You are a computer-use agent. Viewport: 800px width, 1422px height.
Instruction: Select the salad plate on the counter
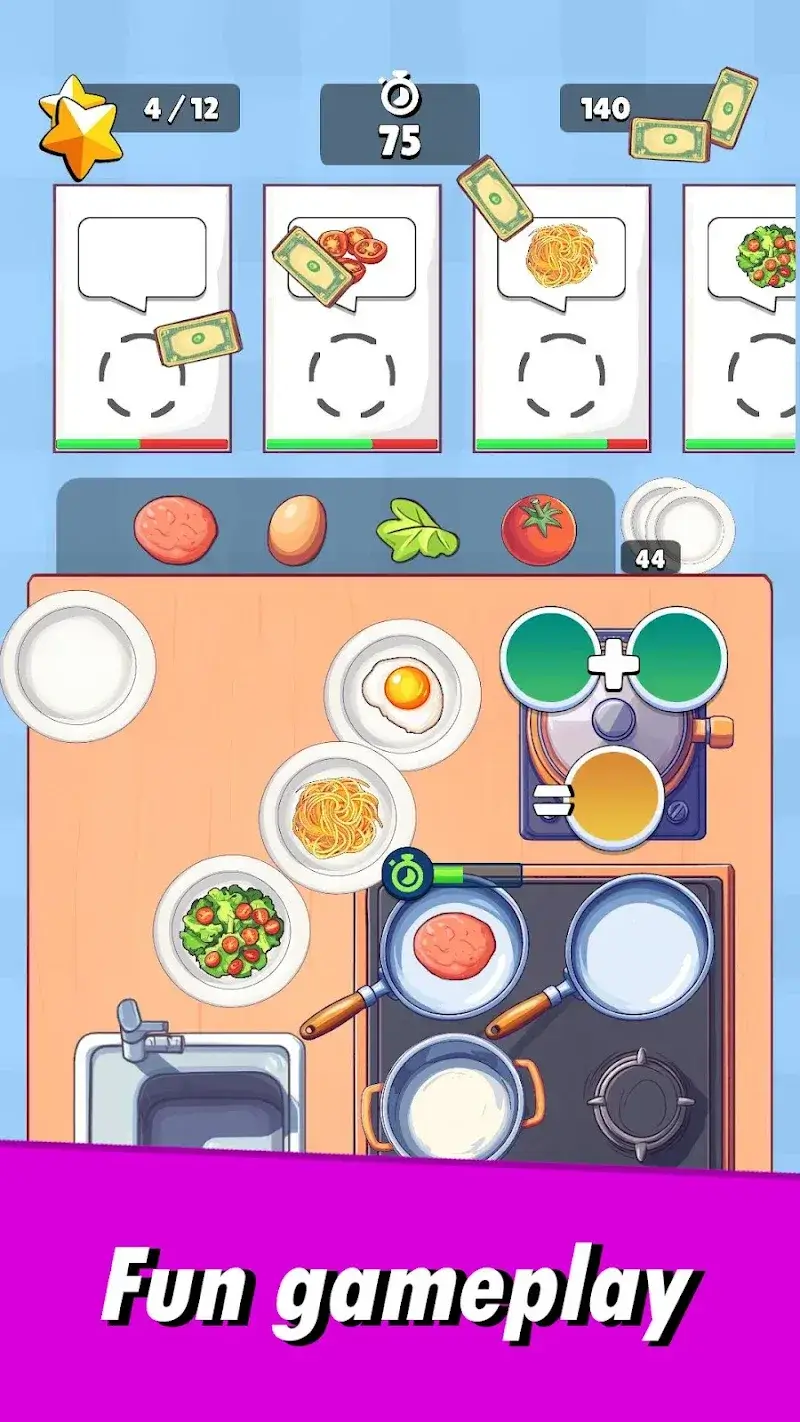coord(232,930)
